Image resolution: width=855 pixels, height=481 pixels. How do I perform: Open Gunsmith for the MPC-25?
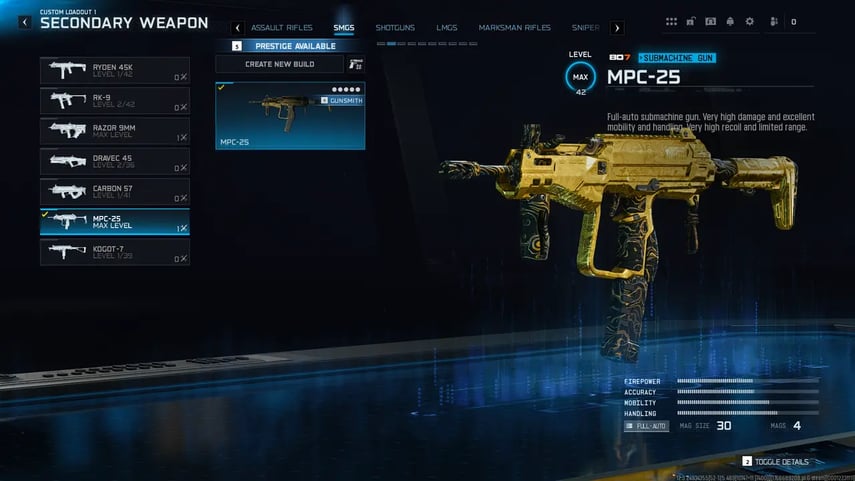click(x=341, y=101)
